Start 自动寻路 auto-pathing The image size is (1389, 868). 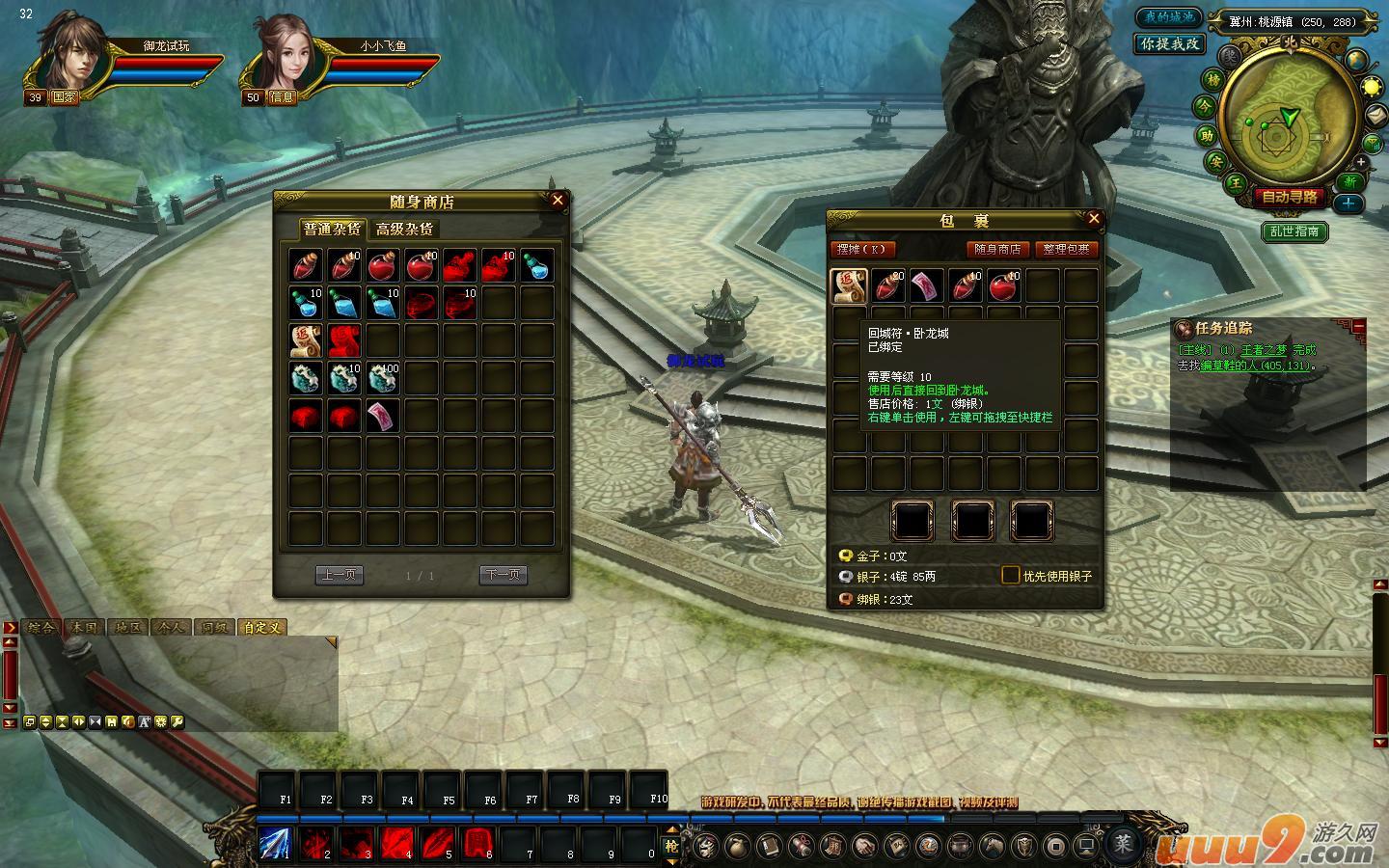[x=1290, y=197]
